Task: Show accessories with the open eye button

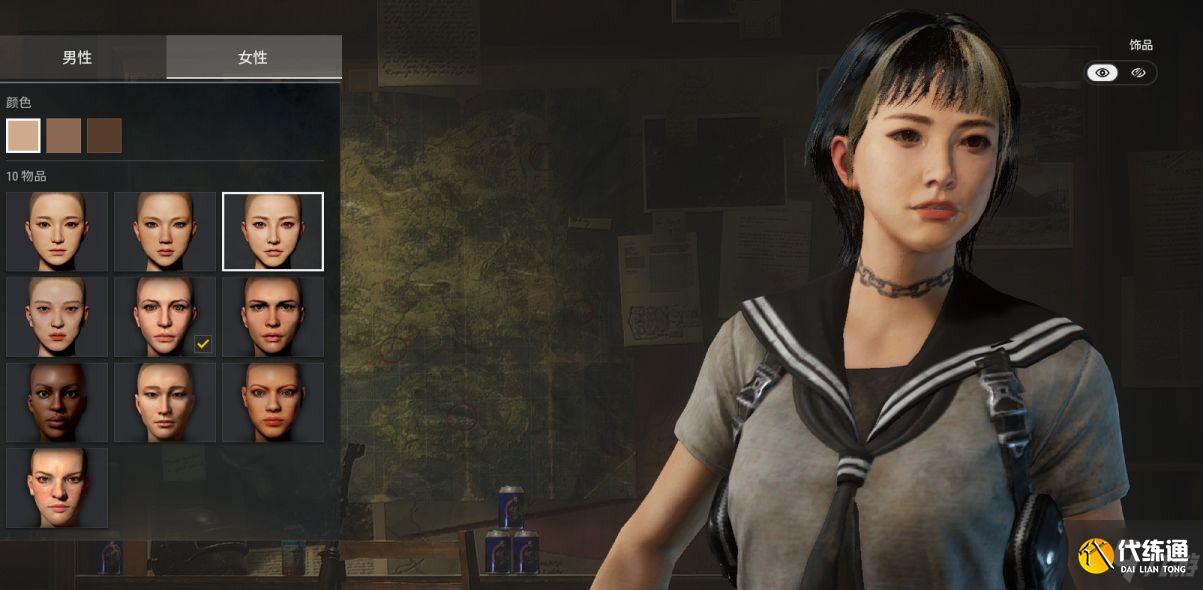Action: click(x=1103, y=73)
